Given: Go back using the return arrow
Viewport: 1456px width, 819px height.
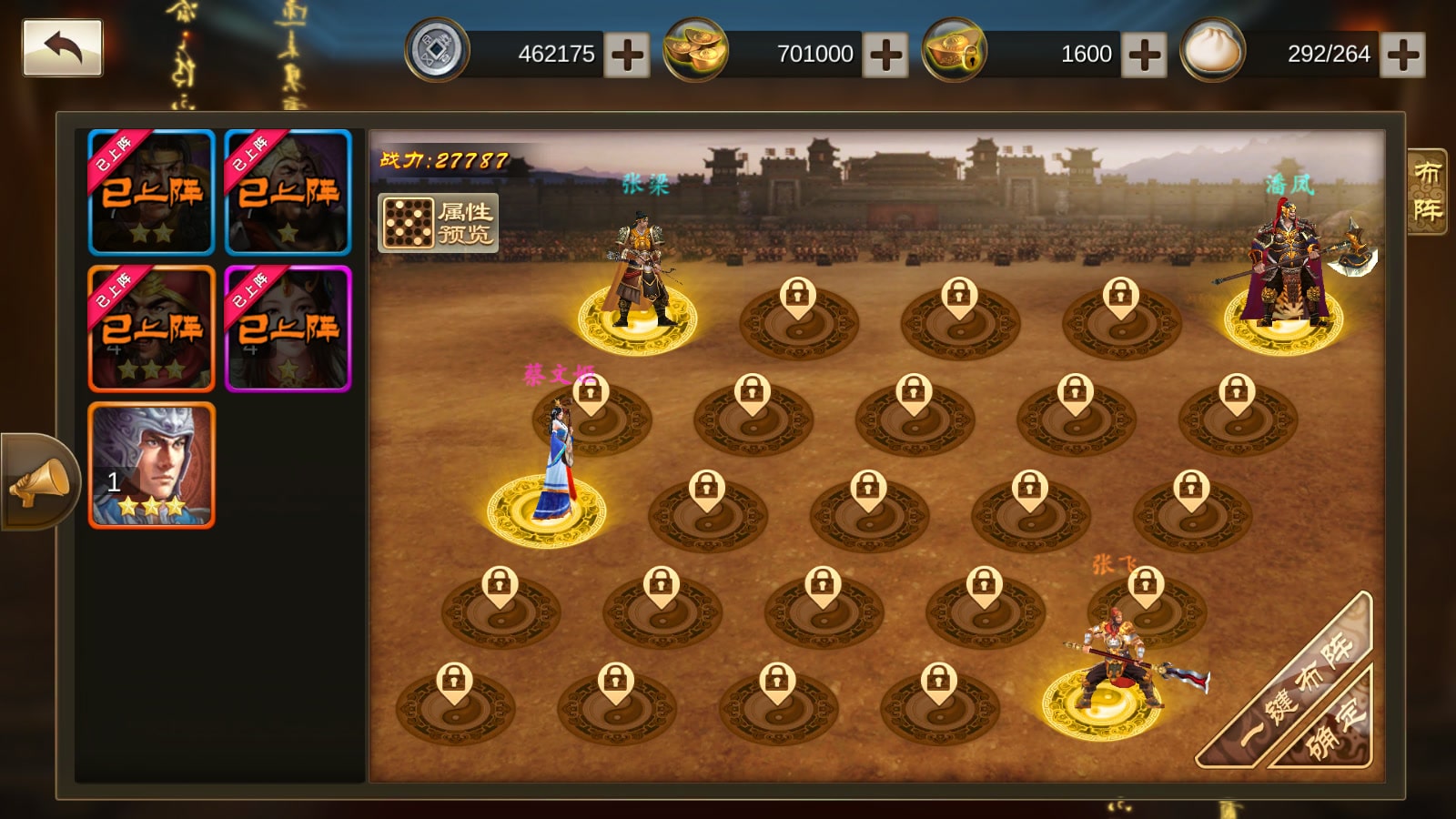Looking at the screenshot, I should click(62, 48).
